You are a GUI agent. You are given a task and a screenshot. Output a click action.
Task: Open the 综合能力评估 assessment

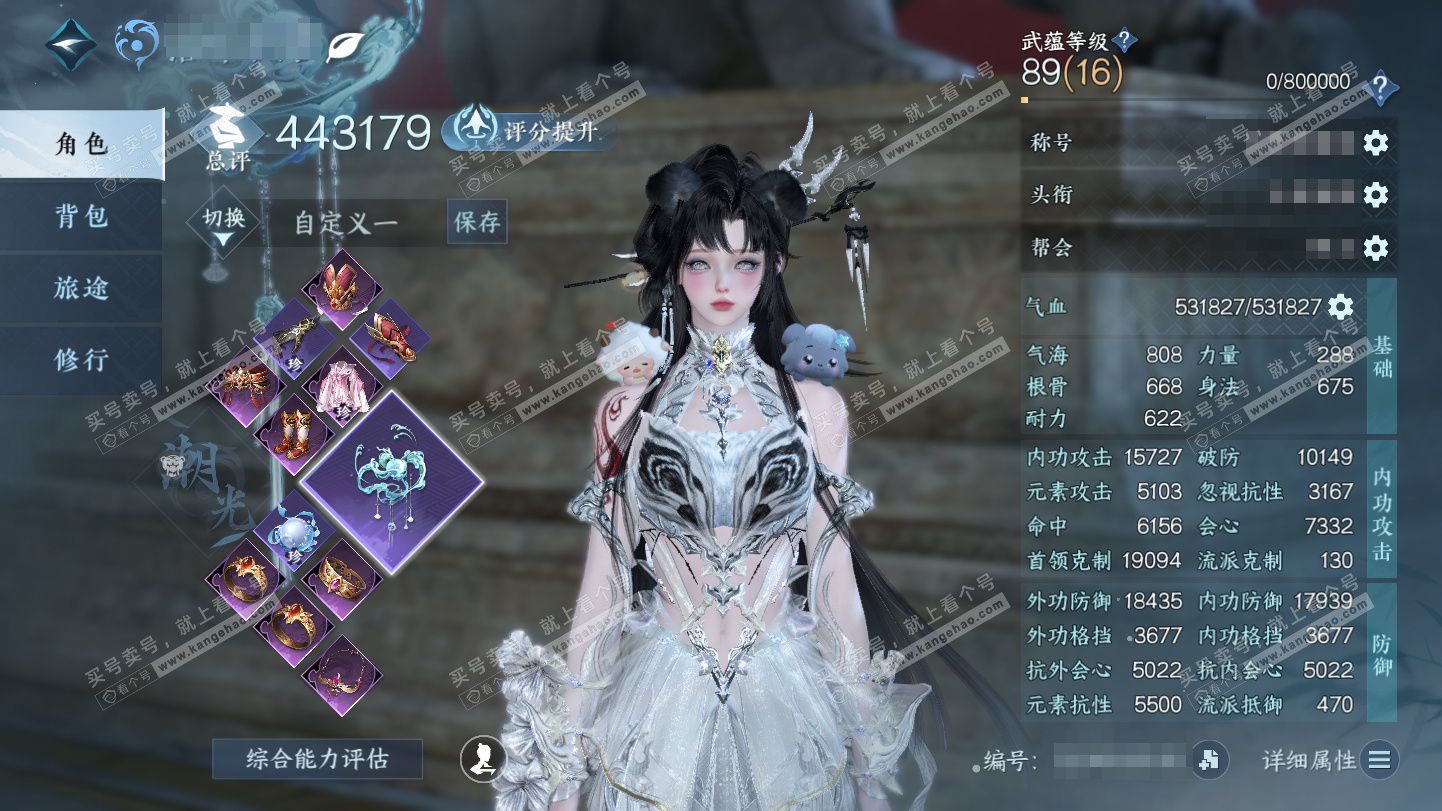317,759
